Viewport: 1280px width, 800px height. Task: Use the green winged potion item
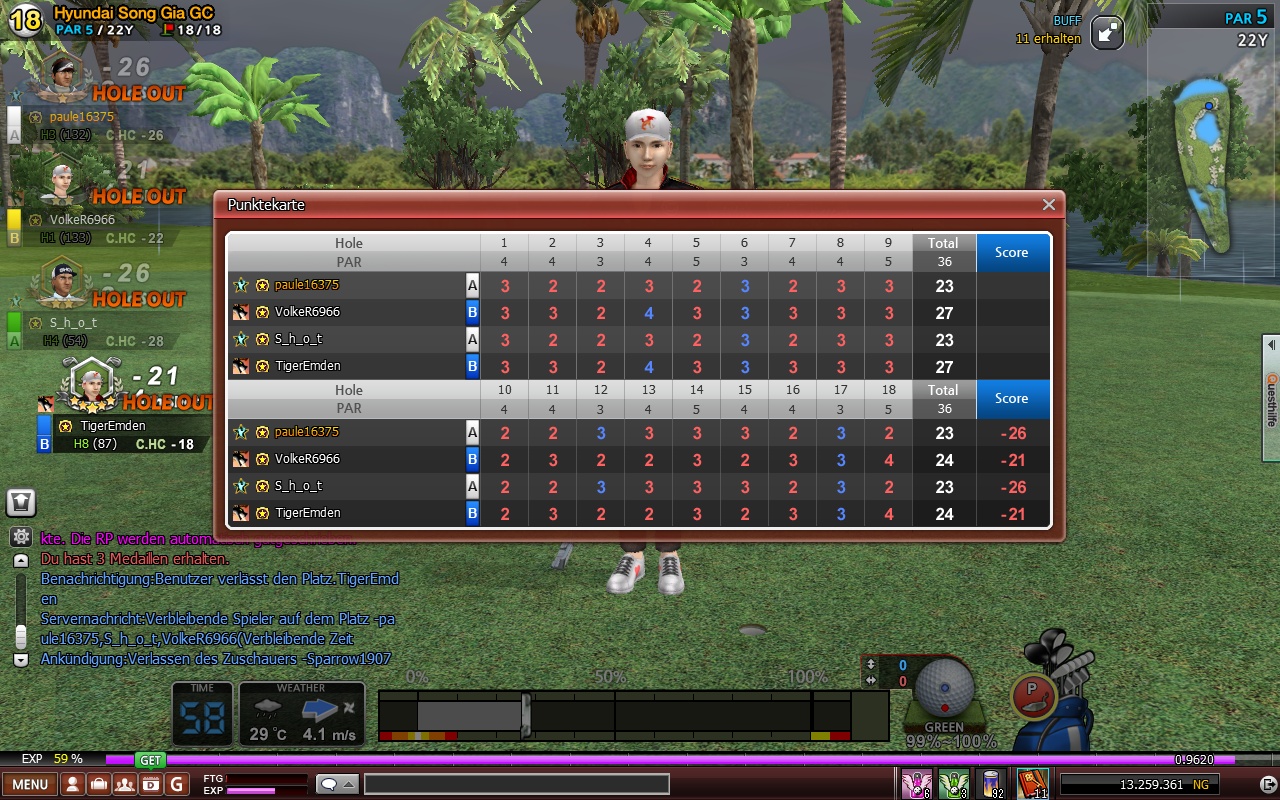click(954, 783)
